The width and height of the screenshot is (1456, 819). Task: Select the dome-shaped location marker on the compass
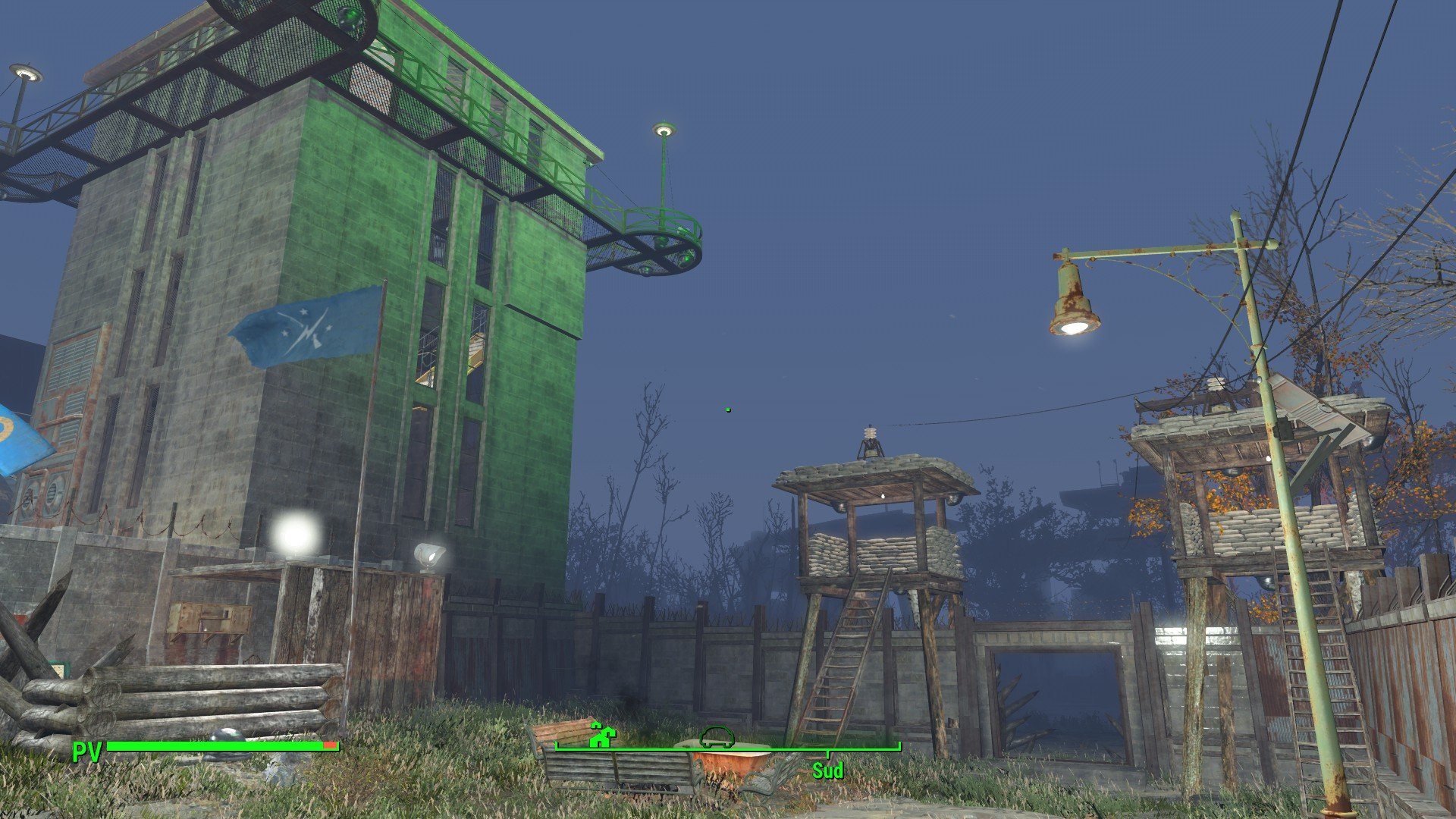[x=717, y=736]
